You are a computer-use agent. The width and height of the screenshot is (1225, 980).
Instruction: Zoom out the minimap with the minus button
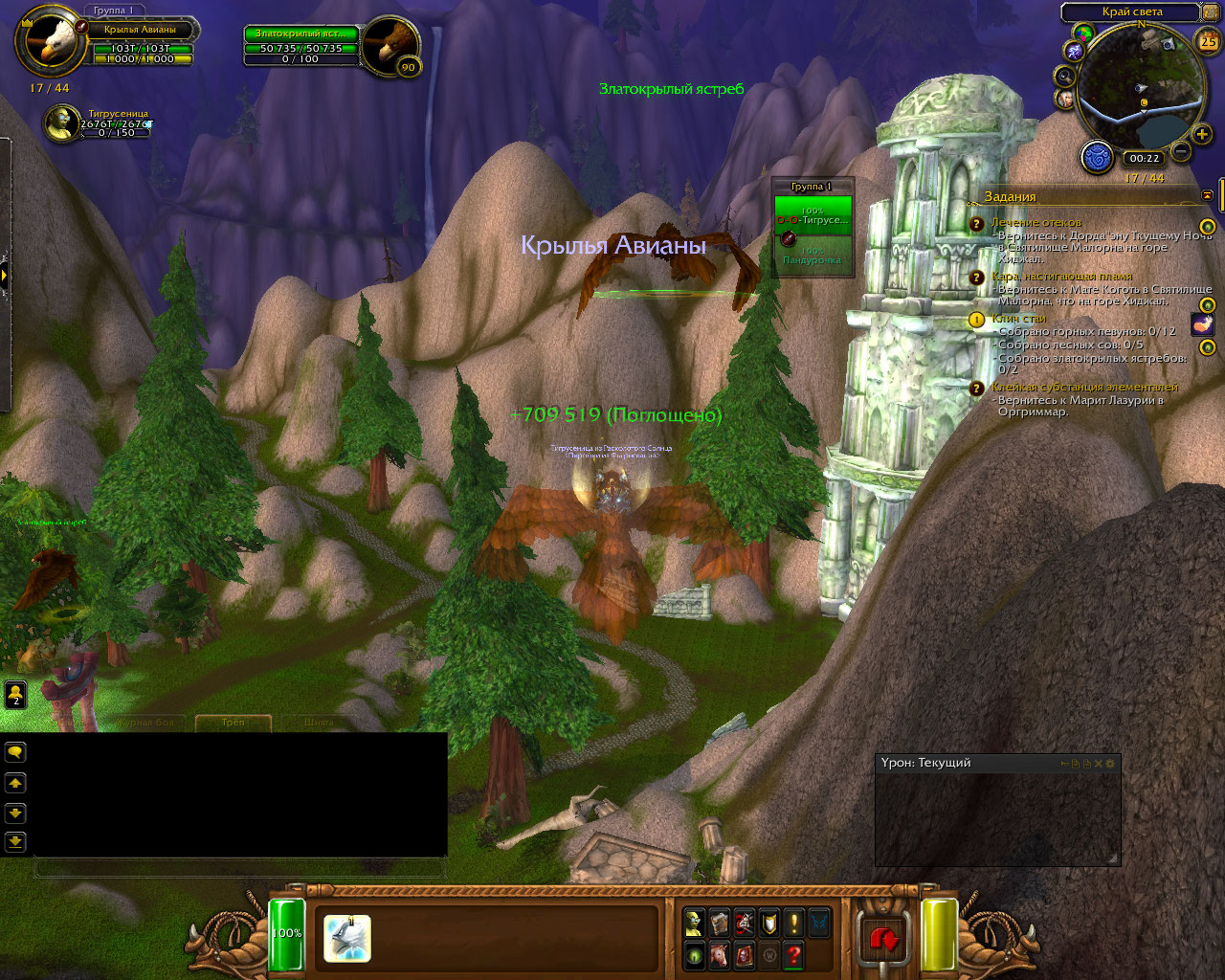coord(1181,151)
